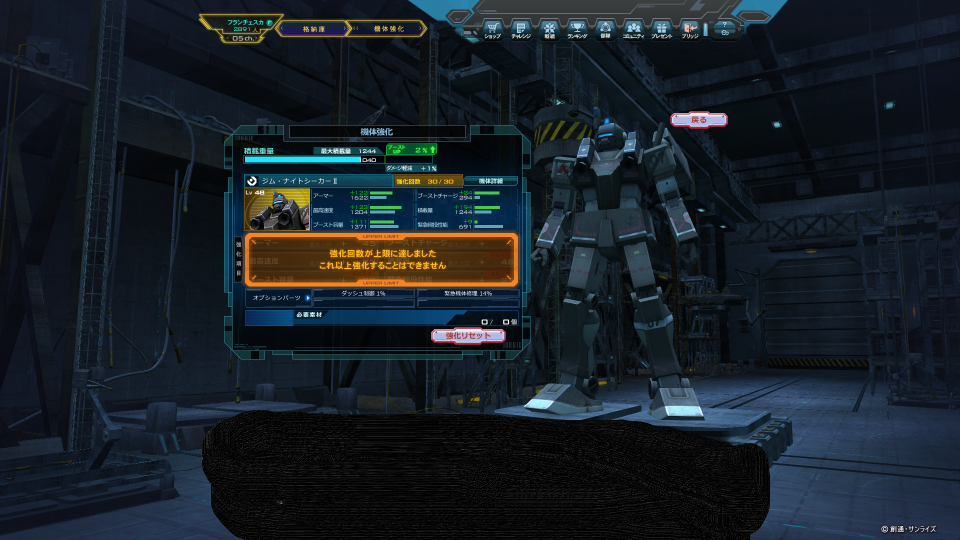Open the ランキング (Ranking) trophy icon

(577, 27)
